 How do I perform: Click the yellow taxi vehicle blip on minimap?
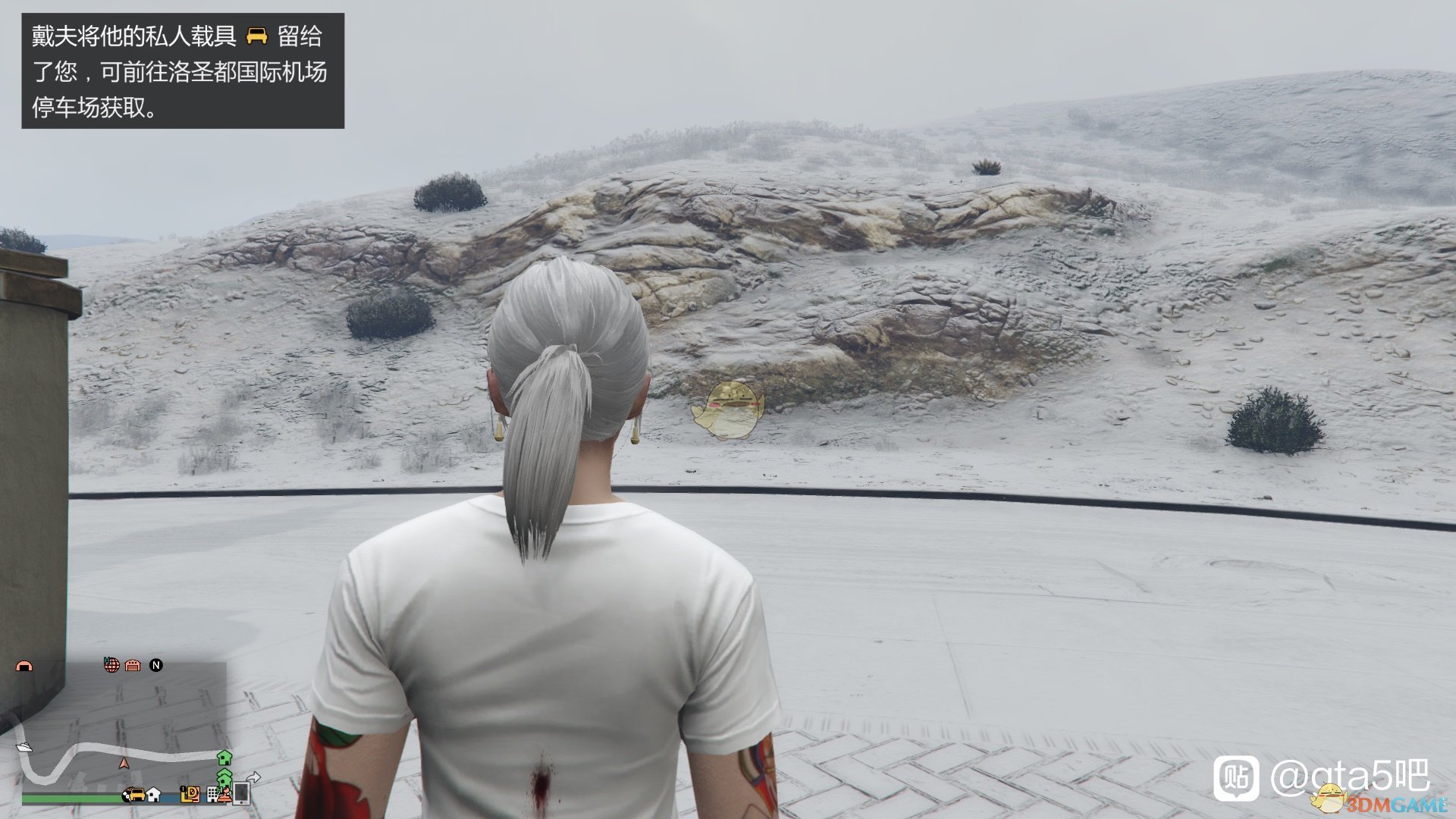(x=136, y=795)
